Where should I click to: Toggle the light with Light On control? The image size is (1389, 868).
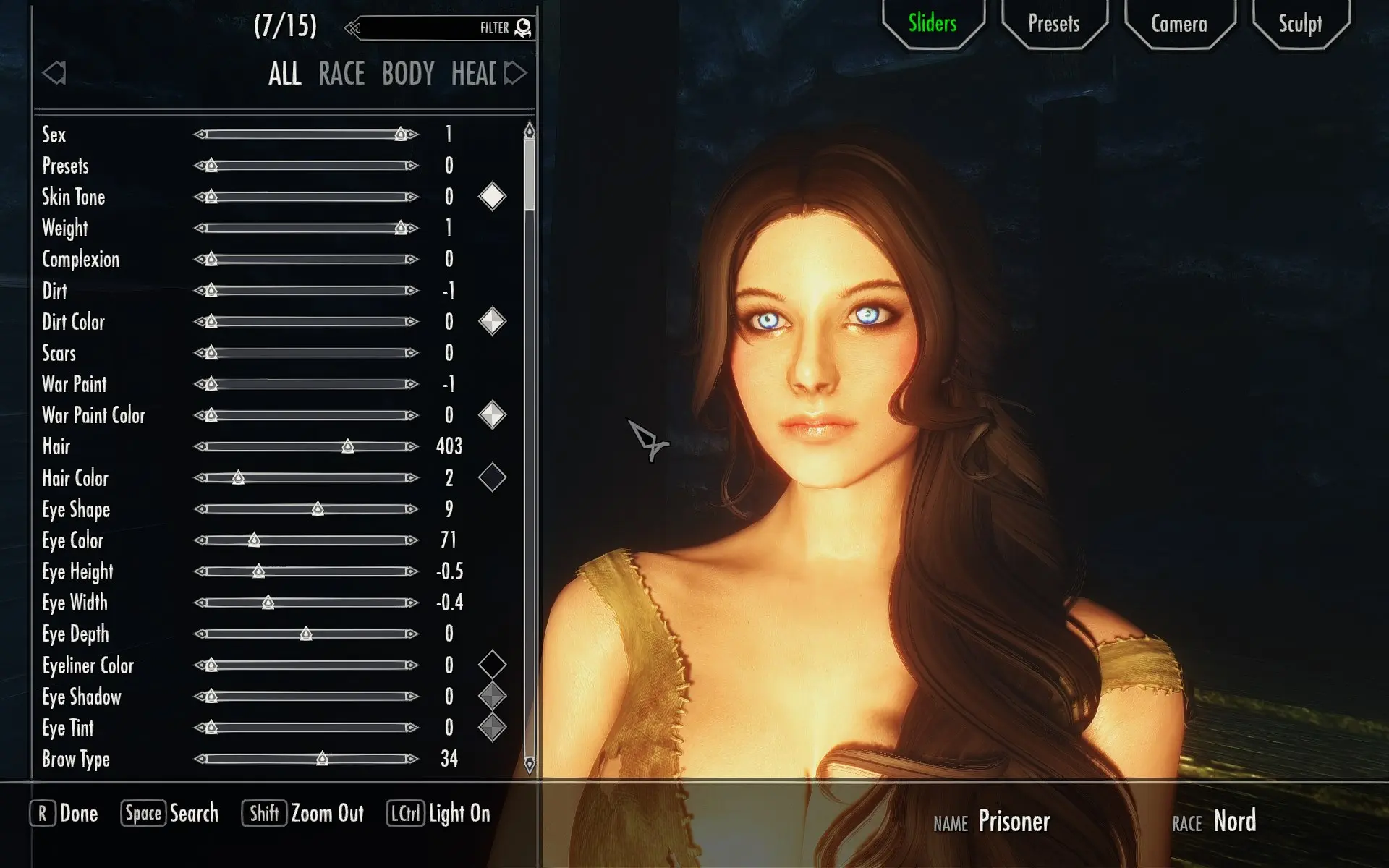[x=438, y=813]
